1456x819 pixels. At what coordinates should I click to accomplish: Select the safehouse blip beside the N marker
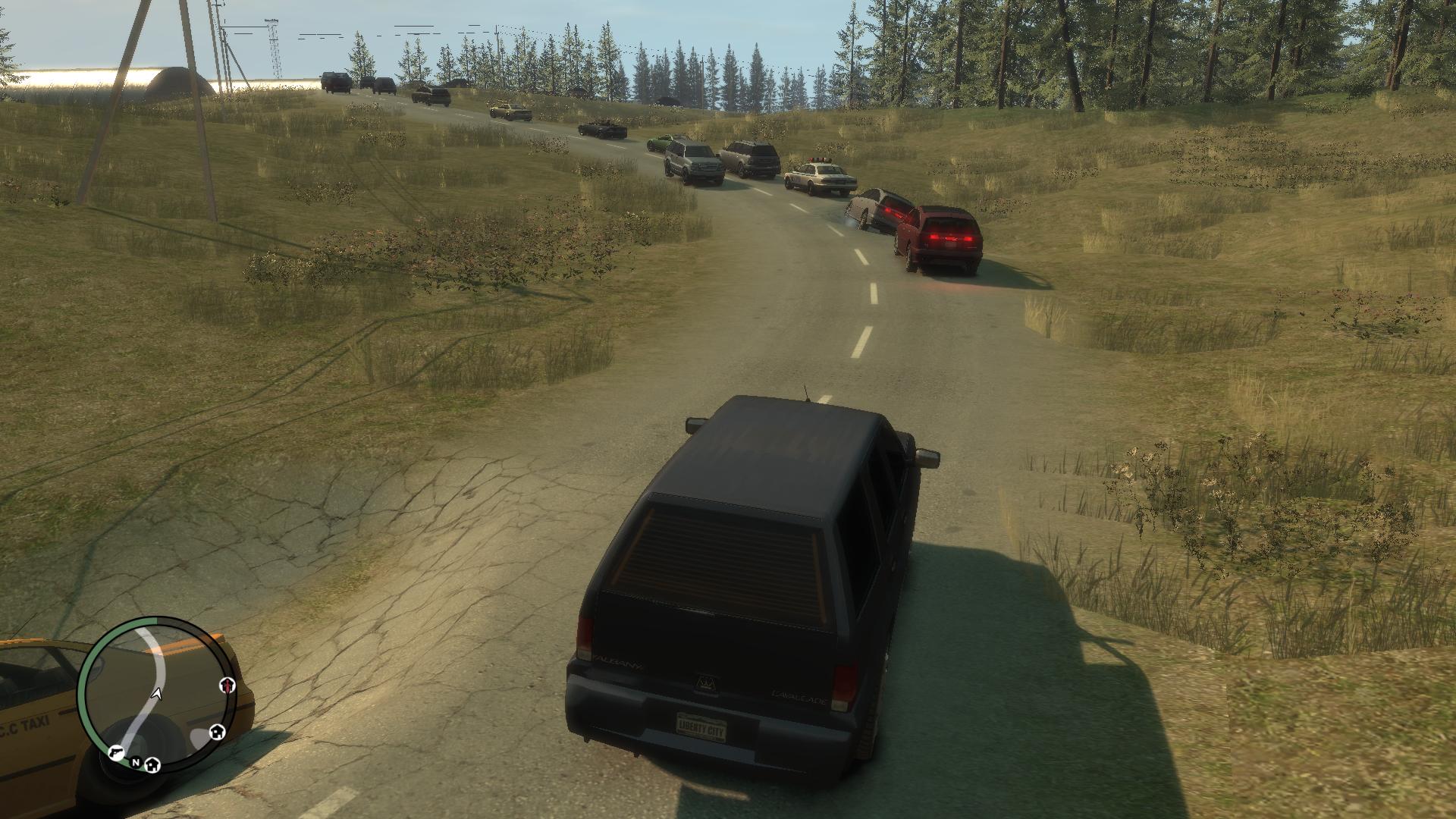152,764
